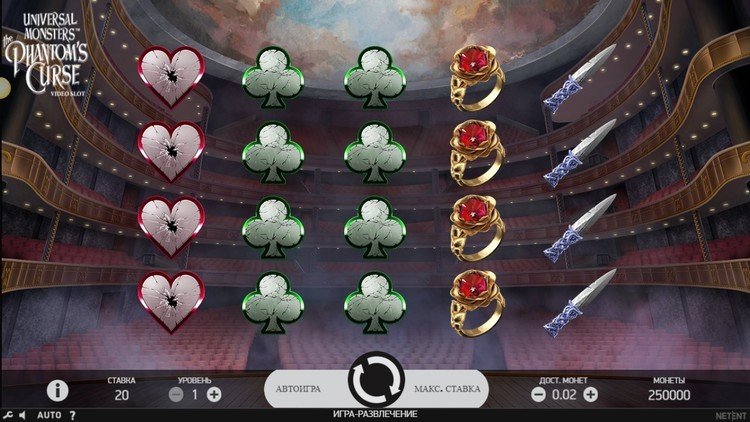This screenshot has width=750, height=422.
Task: Toggle sound with the speaker icon
Action: pyautogui.click(x=24, y=414)
